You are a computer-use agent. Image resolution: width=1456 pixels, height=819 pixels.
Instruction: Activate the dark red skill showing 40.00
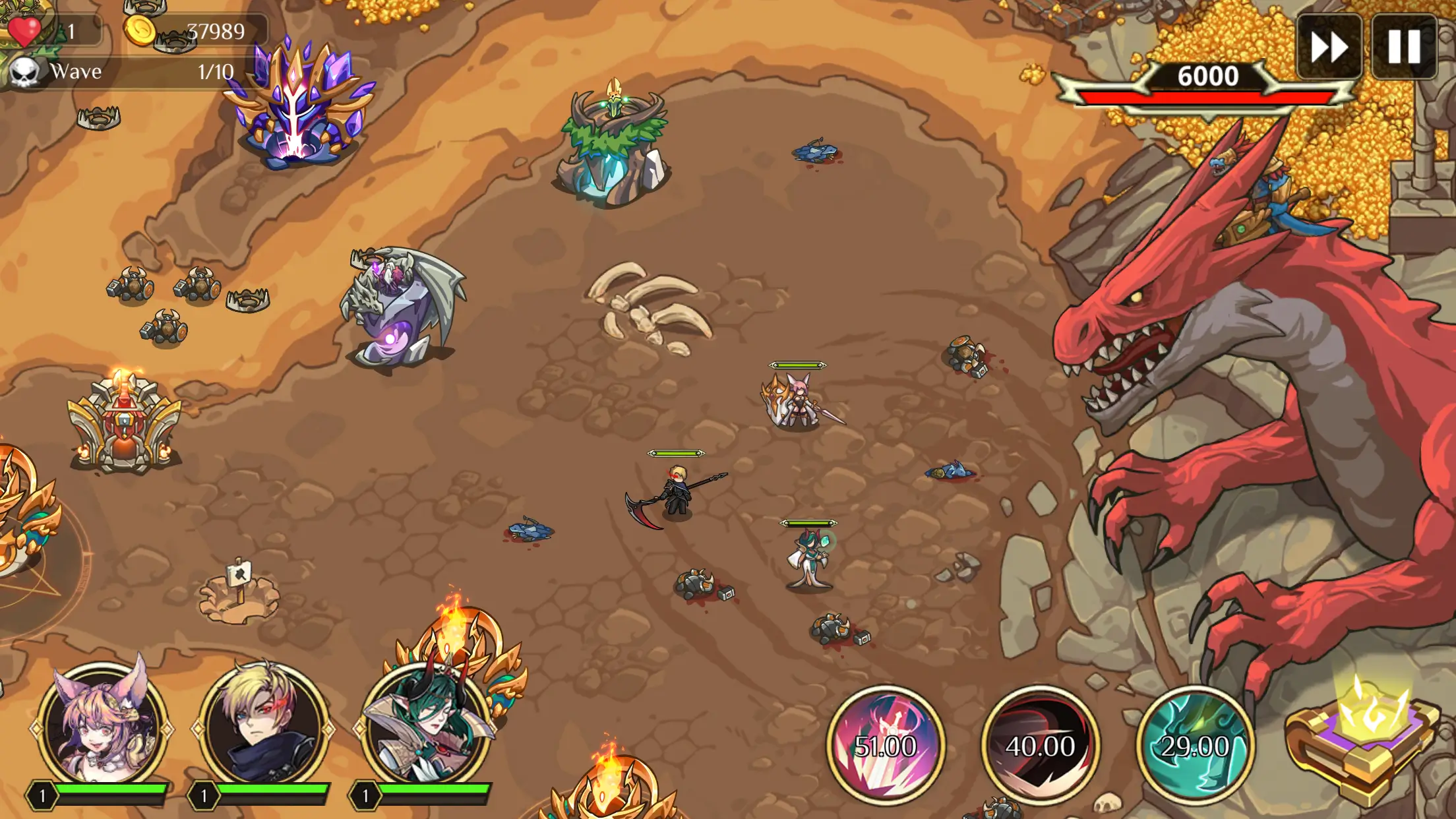click(1040, 745)
